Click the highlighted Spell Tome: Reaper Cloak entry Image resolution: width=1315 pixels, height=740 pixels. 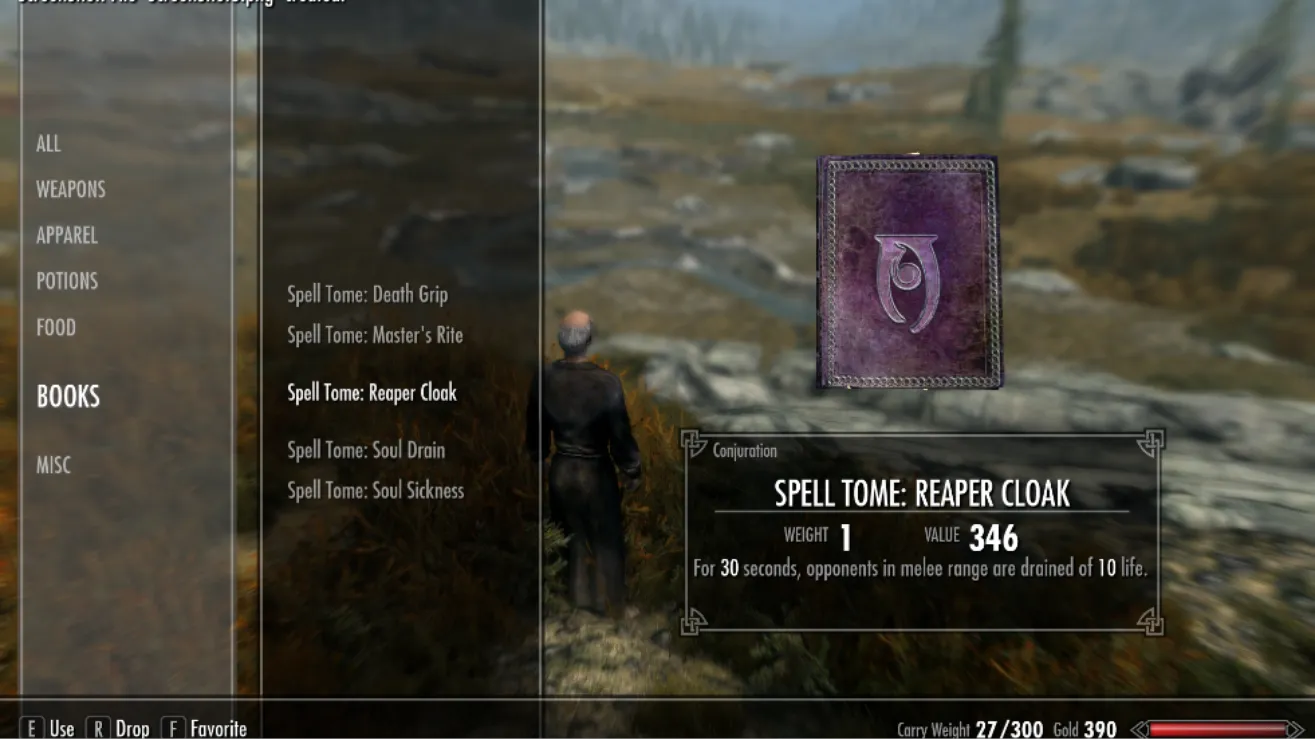pos(372,393)
